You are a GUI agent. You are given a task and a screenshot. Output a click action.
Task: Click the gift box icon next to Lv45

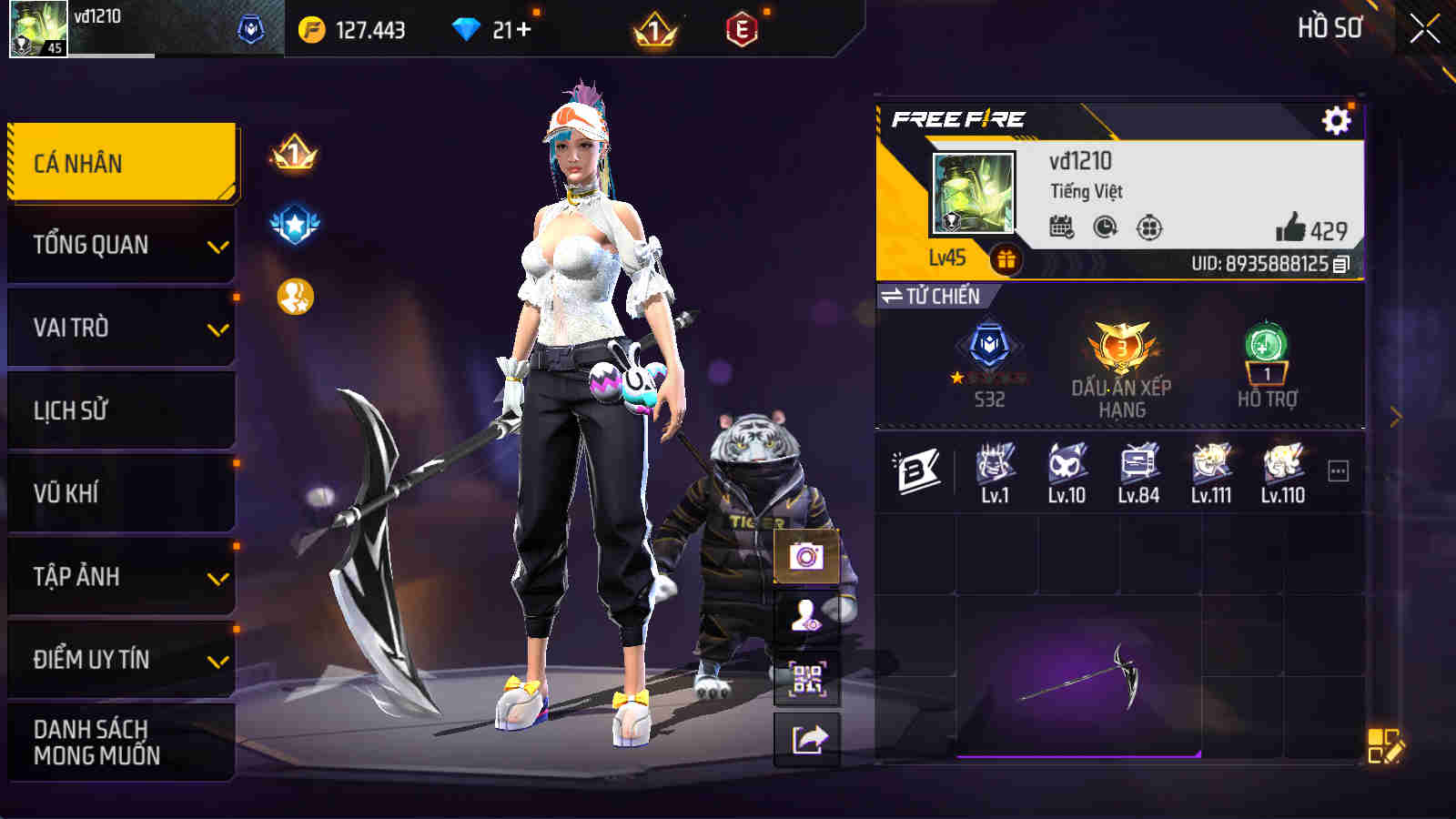1006,258
